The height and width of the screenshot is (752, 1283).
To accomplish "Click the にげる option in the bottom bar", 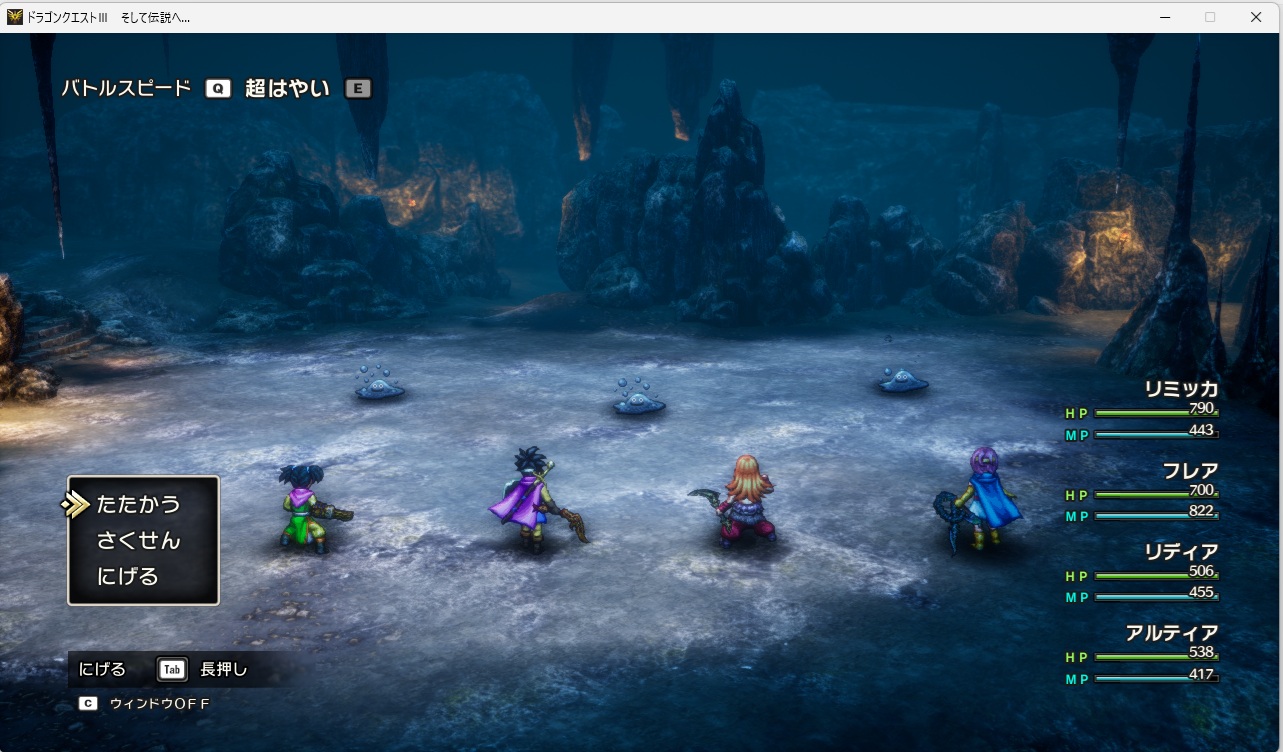I will pyautogui.click(x=104, y=669).
